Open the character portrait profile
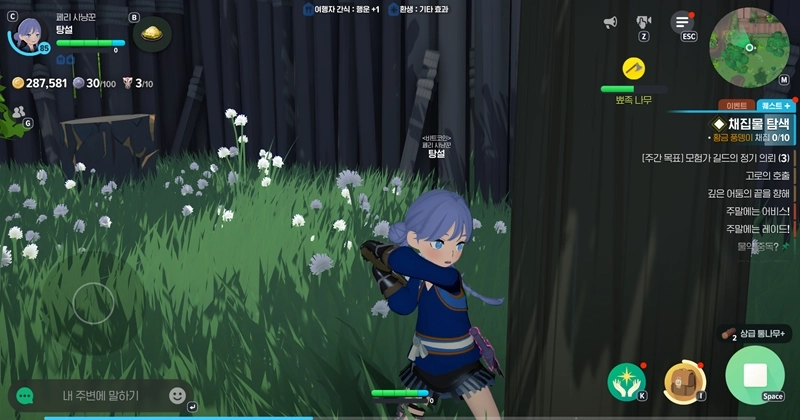800x420 pixels. click(x=30, y=36)
